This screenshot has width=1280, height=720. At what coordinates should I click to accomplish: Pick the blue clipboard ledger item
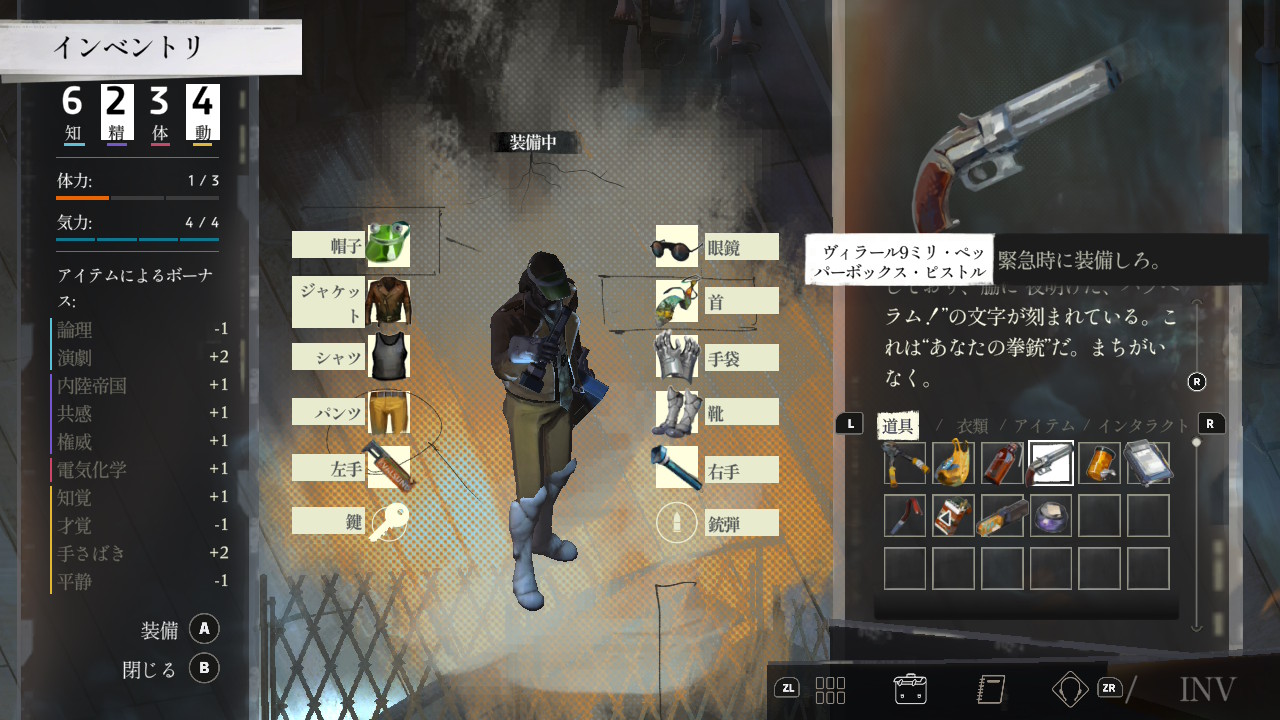coord(1148,463)
